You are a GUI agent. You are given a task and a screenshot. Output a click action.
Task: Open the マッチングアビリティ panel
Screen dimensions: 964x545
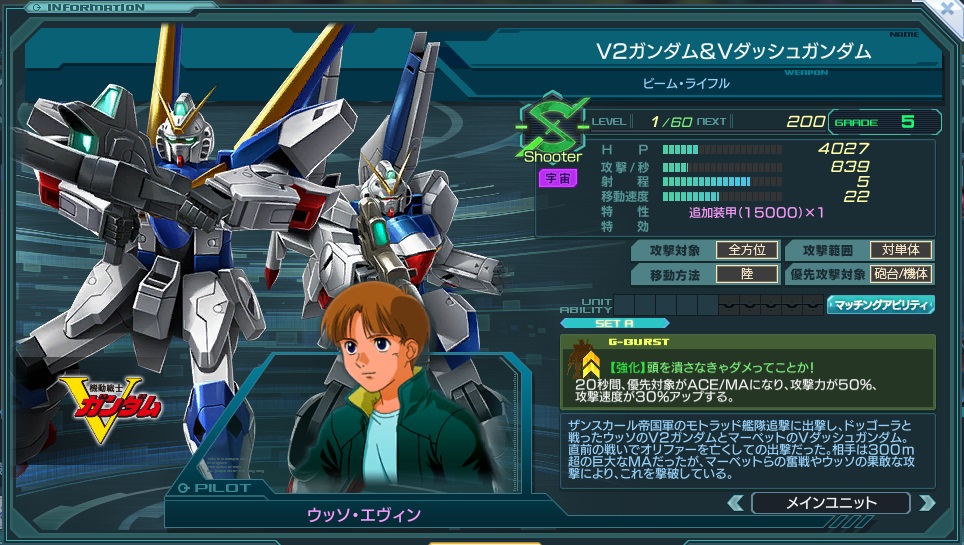(x=880, y=305)
